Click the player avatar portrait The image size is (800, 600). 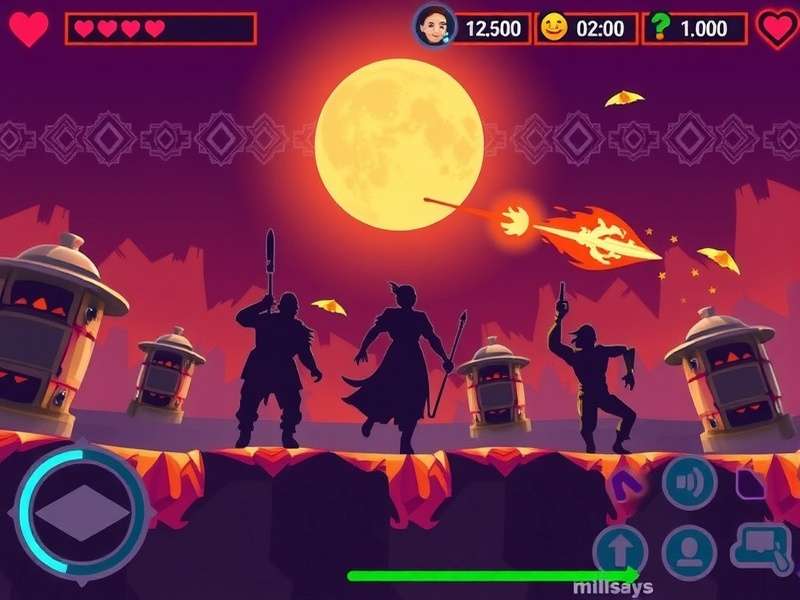pos(434,26)
